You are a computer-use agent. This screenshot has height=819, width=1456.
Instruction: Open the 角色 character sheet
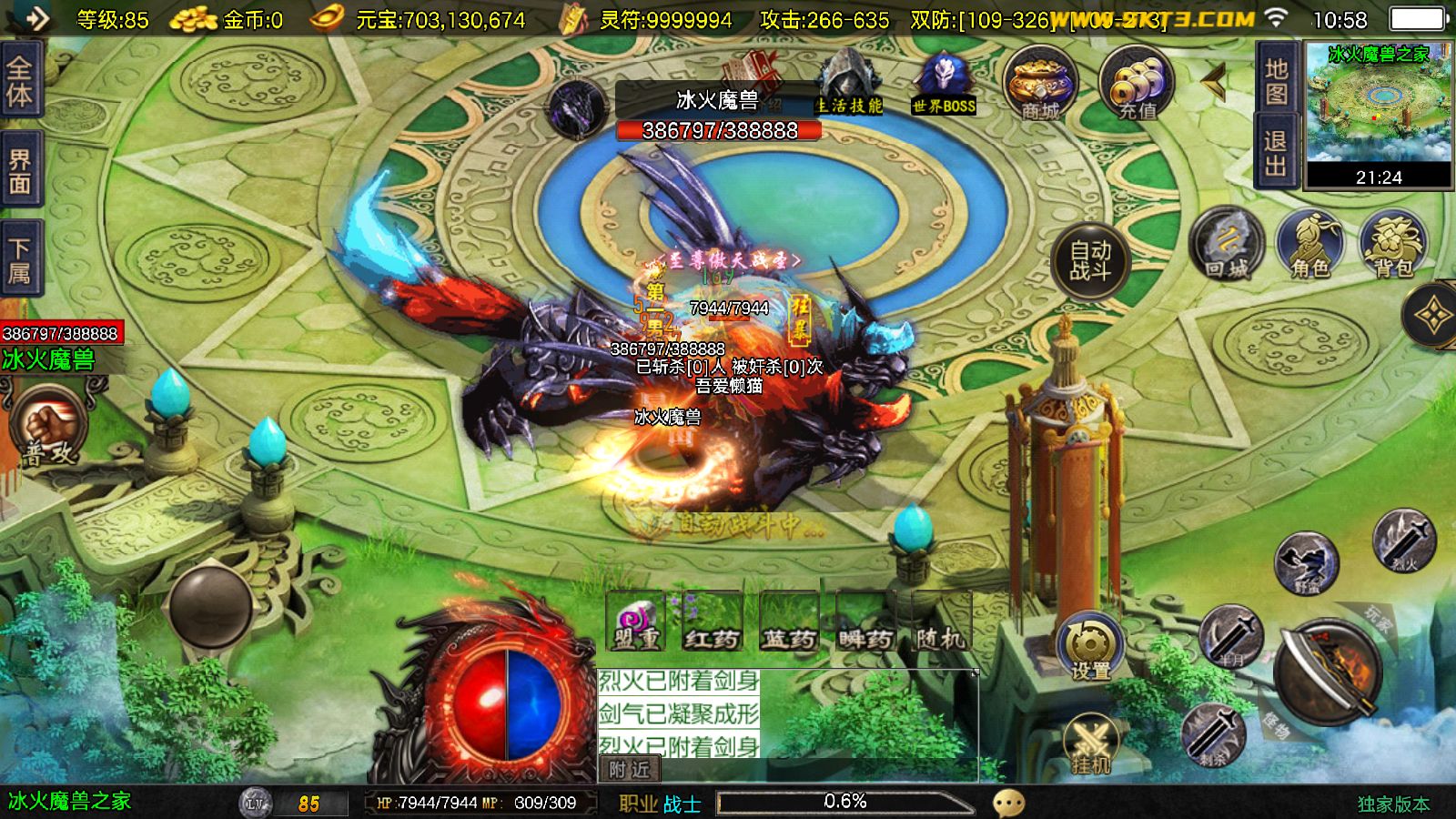tap(1309, 243)
